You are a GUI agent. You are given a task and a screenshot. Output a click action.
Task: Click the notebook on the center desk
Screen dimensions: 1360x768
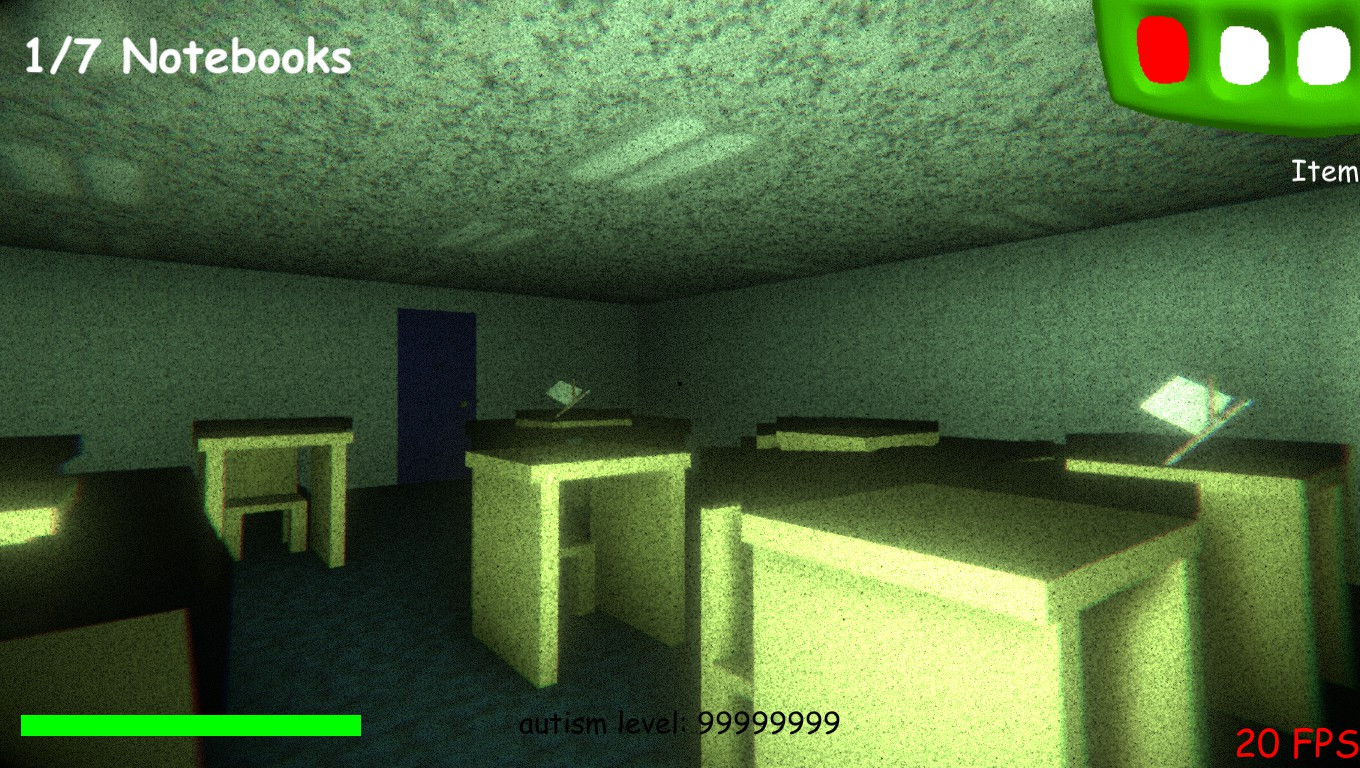click(x=567, y=392)
